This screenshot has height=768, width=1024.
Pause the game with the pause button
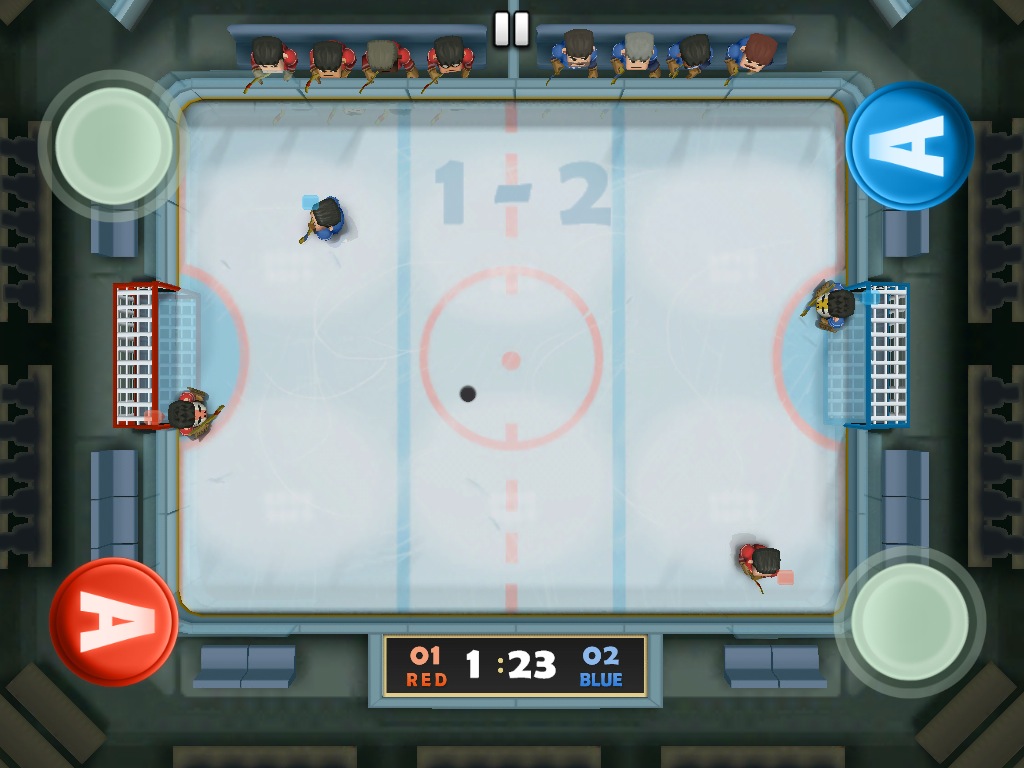[x=511, y=29]
